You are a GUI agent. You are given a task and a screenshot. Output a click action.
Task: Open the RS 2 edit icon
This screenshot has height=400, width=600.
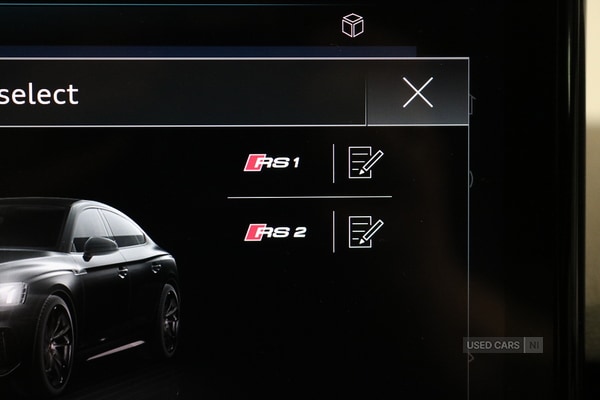pos(365,232)
